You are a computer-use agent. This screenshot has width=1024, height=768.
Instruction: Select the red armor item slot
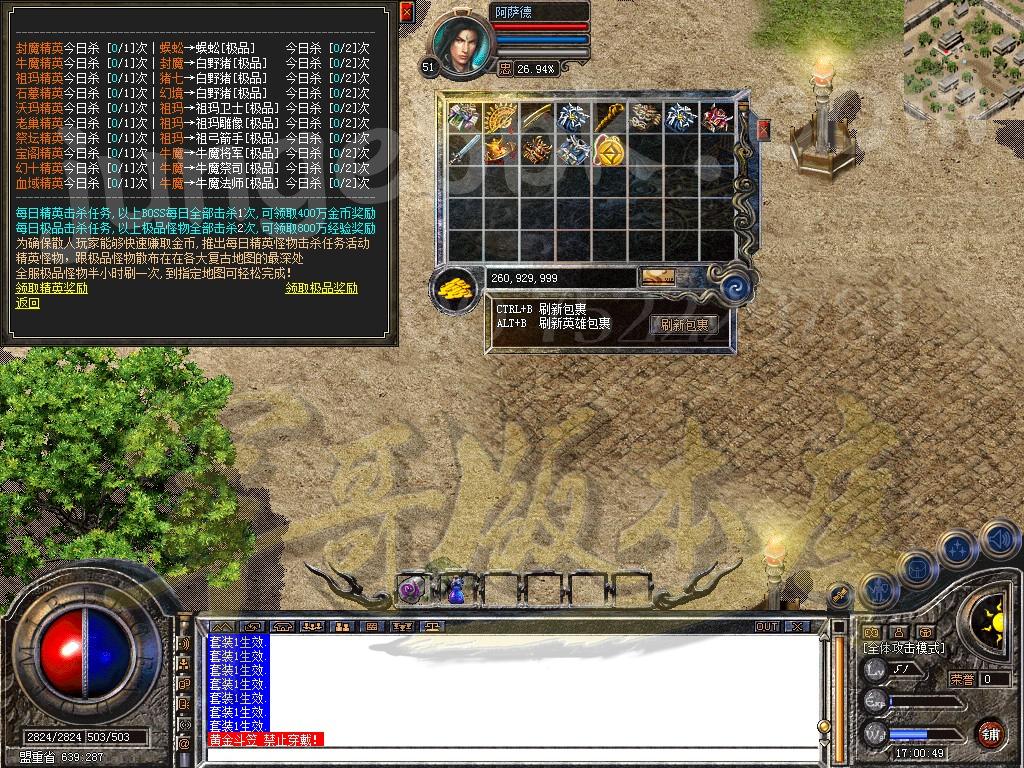[x=717, y=118]
